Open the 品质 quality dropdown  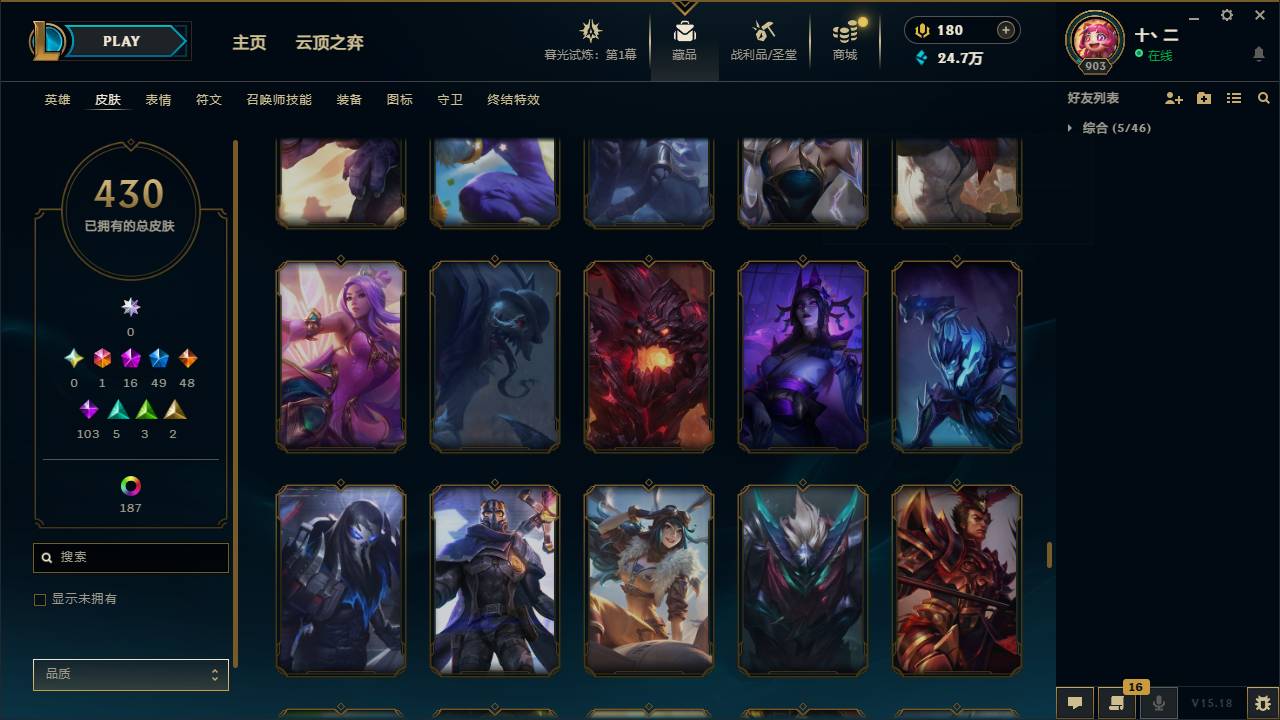(x=130, y=674)
